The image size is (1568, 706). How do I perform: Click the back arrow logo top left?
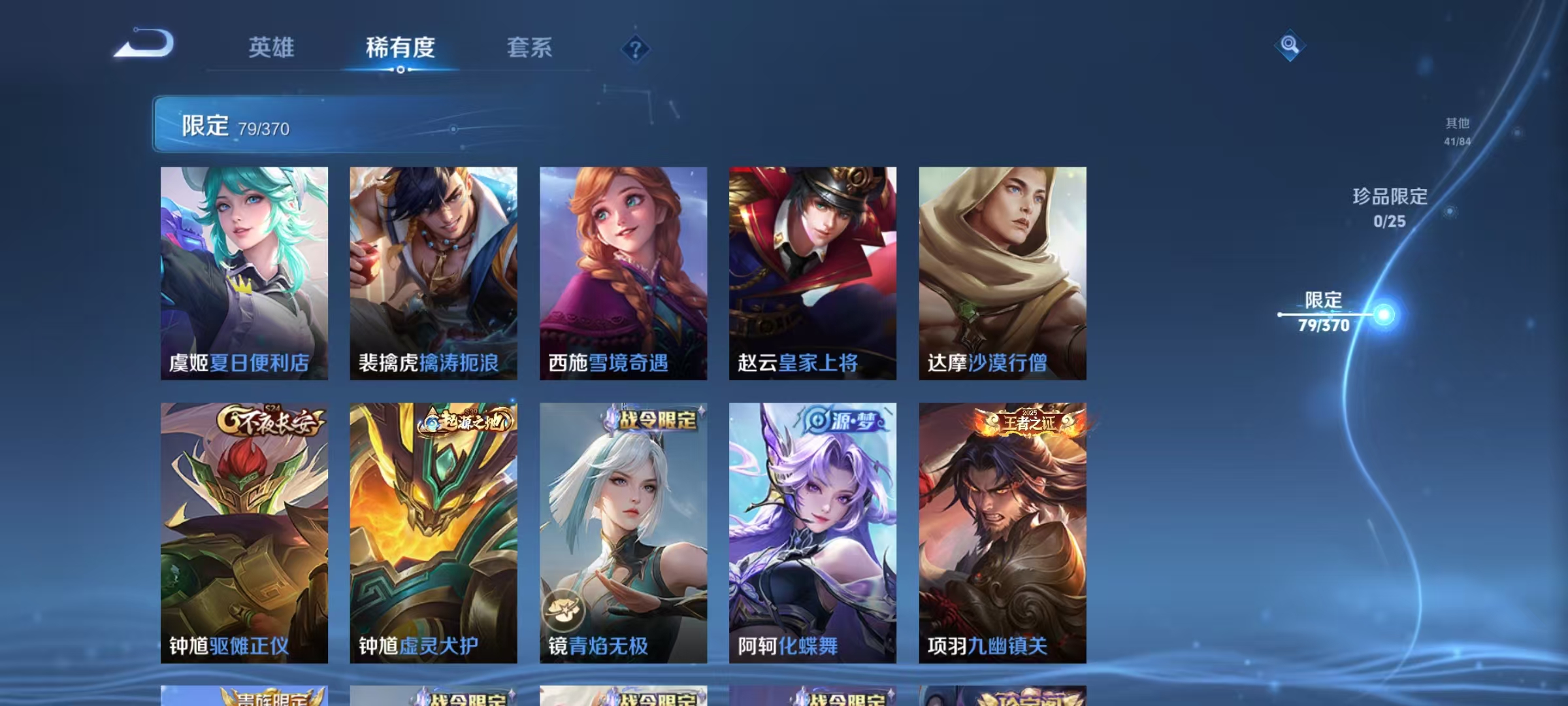point(145,43)
